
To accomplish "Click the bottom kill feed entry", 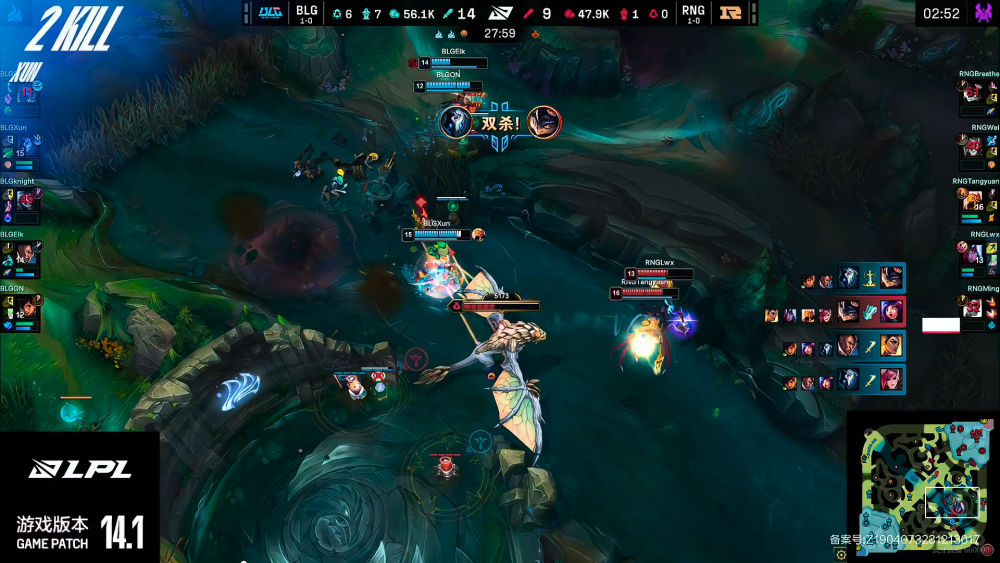I will pyautogui.click(x=845, y=380).
